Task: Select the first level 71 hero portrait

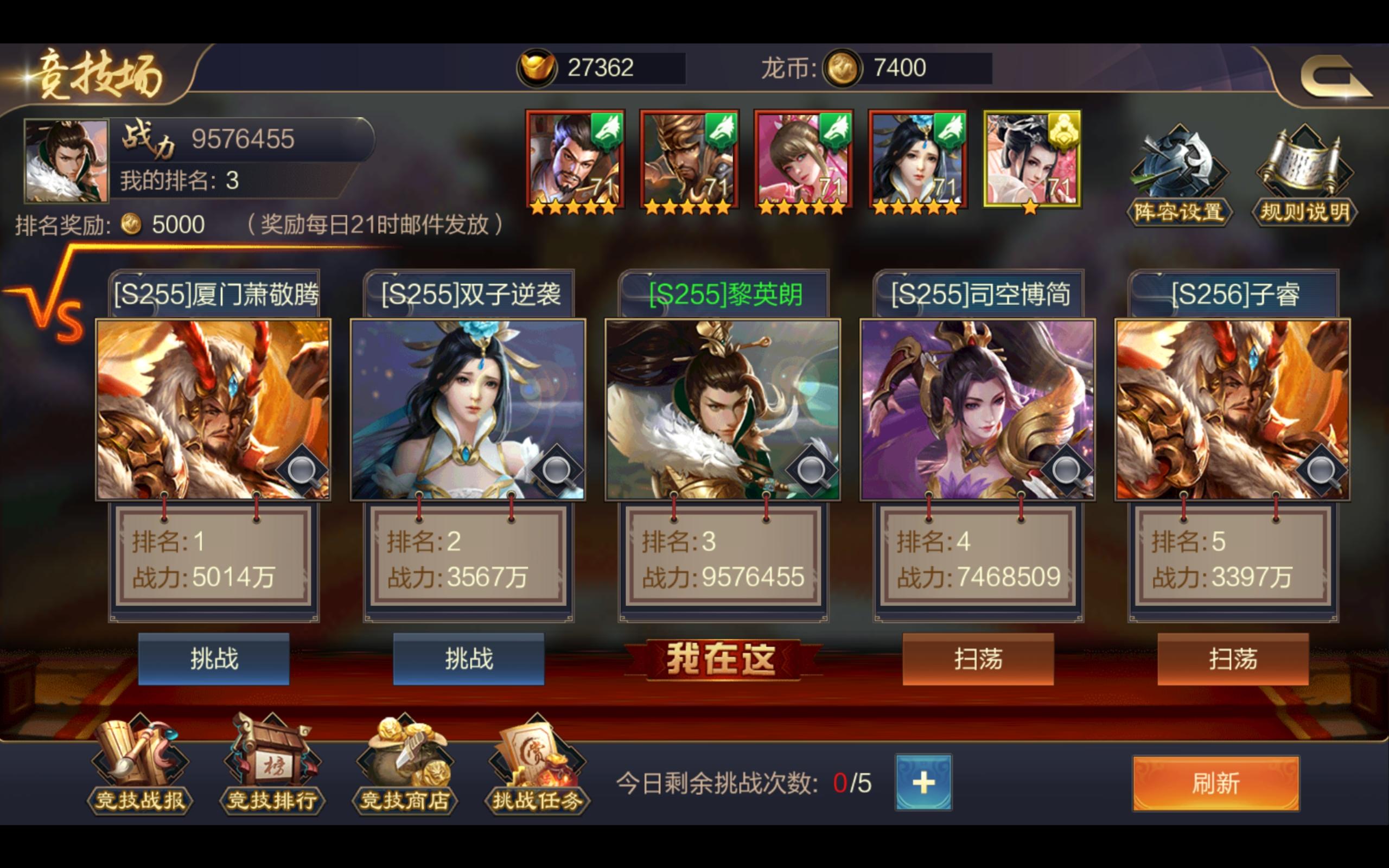Action: coord(574,156)
